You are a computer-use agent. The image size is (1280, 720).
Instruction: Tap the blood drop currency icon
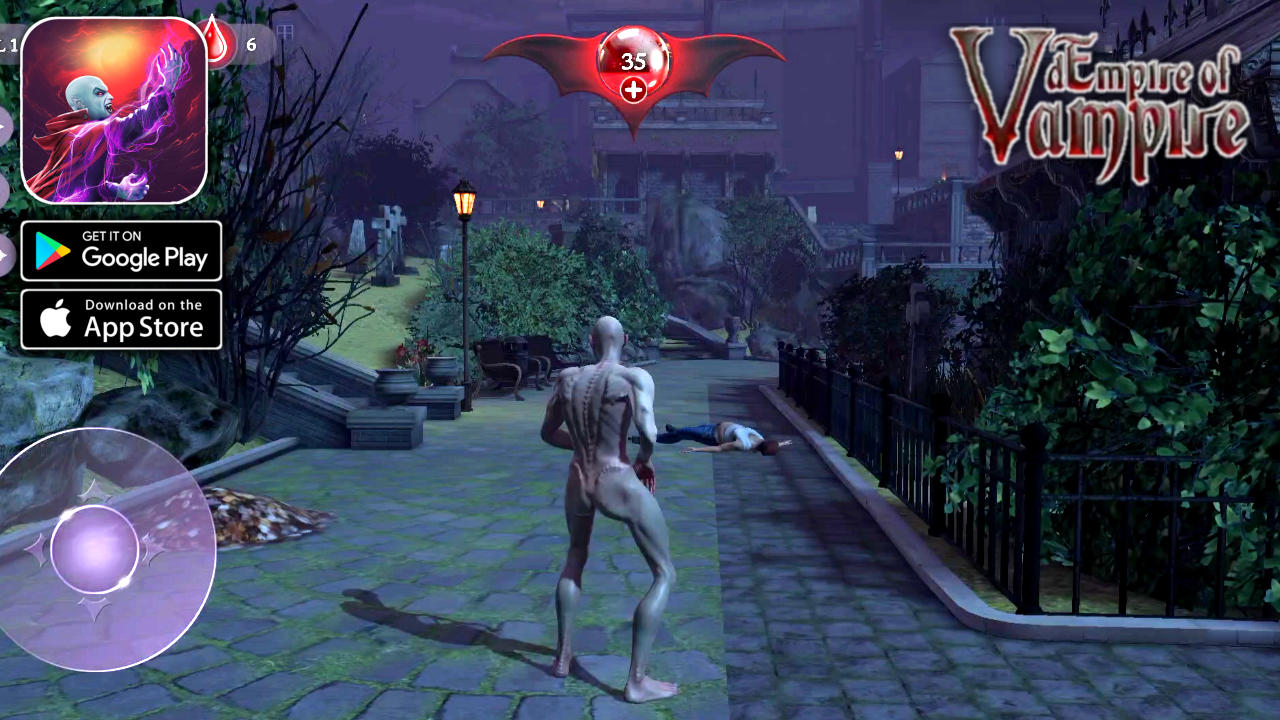(214, 42)
